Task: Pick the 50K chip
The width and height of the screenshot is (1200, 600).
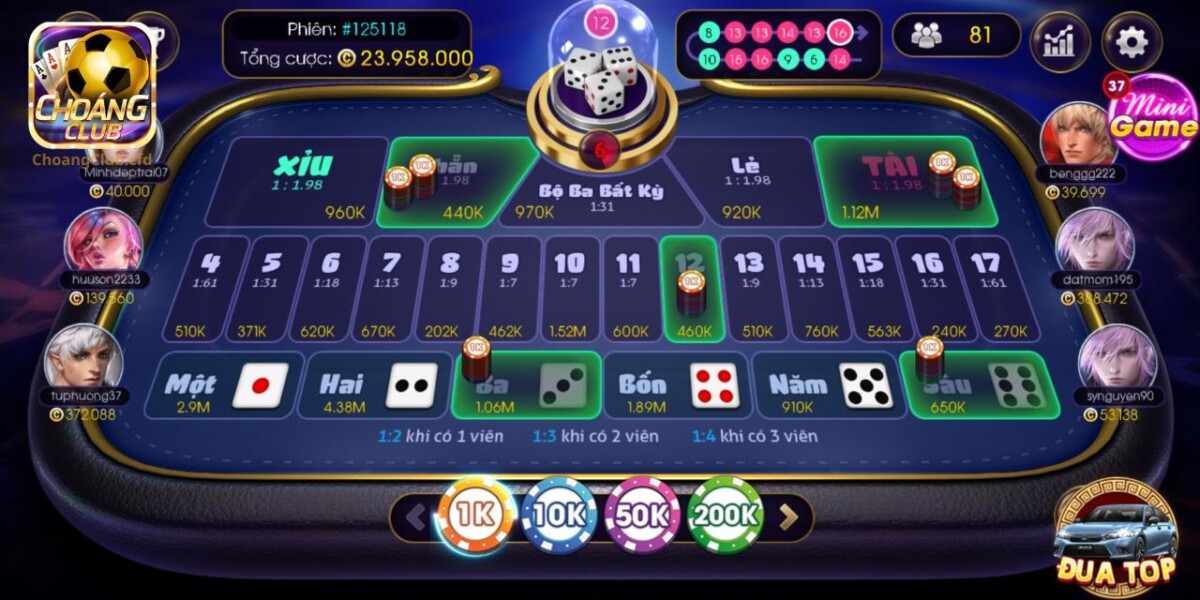Action: 642,515
